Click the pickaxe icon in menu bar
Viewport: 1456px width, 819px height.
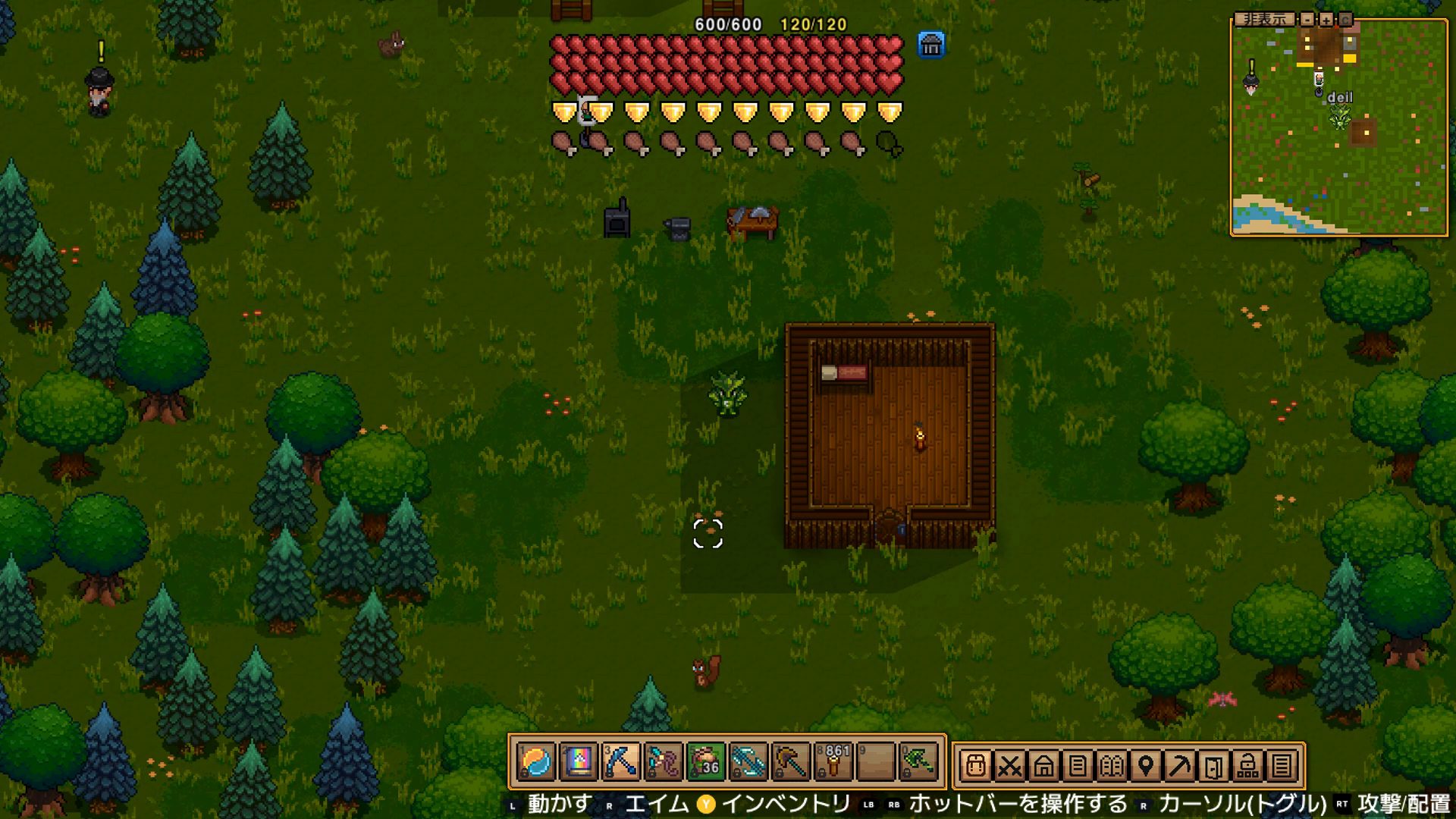pos(1180,766)
